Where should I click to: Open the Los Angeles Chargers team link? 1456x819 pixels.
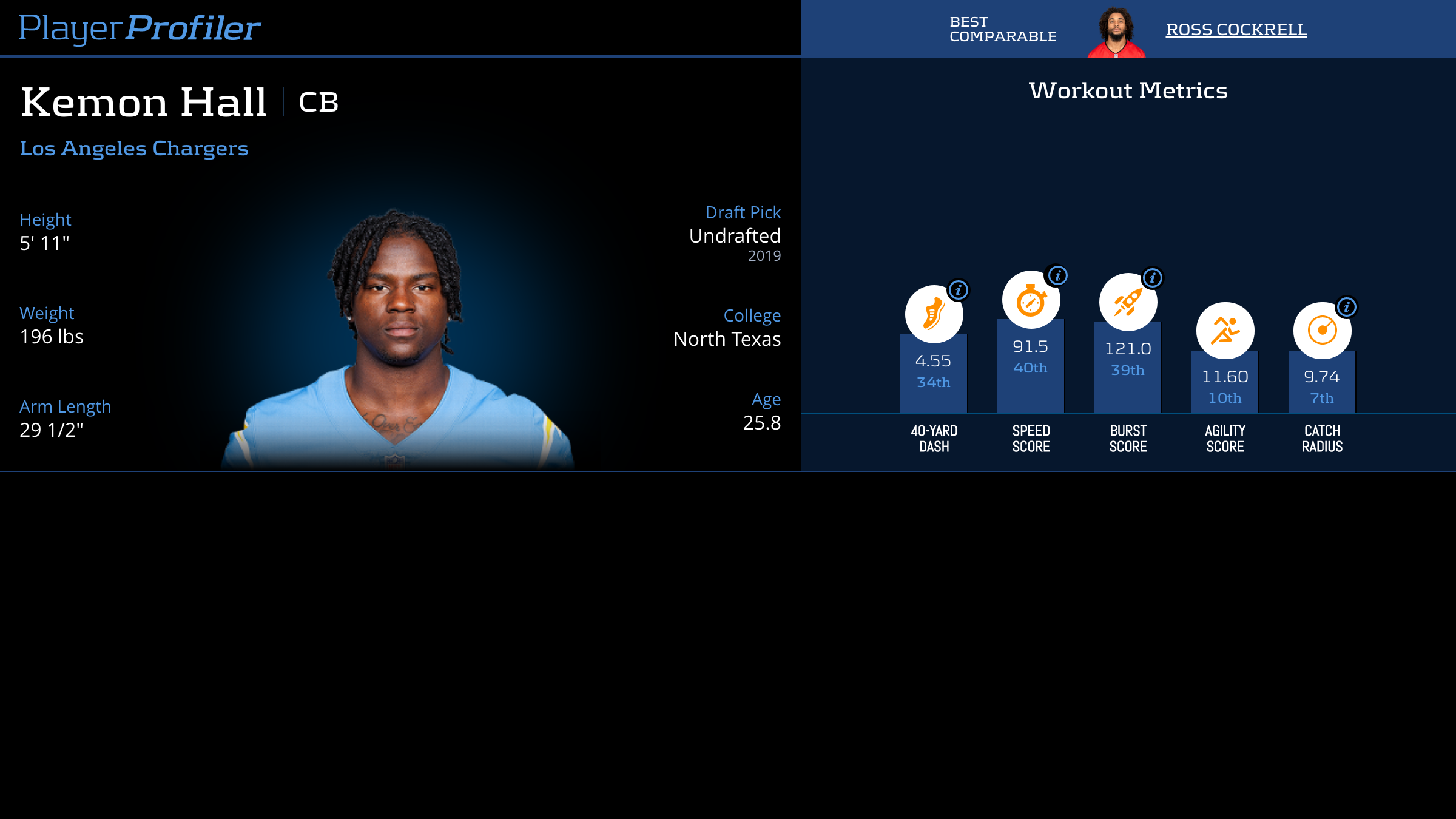(x=134, y=149)
